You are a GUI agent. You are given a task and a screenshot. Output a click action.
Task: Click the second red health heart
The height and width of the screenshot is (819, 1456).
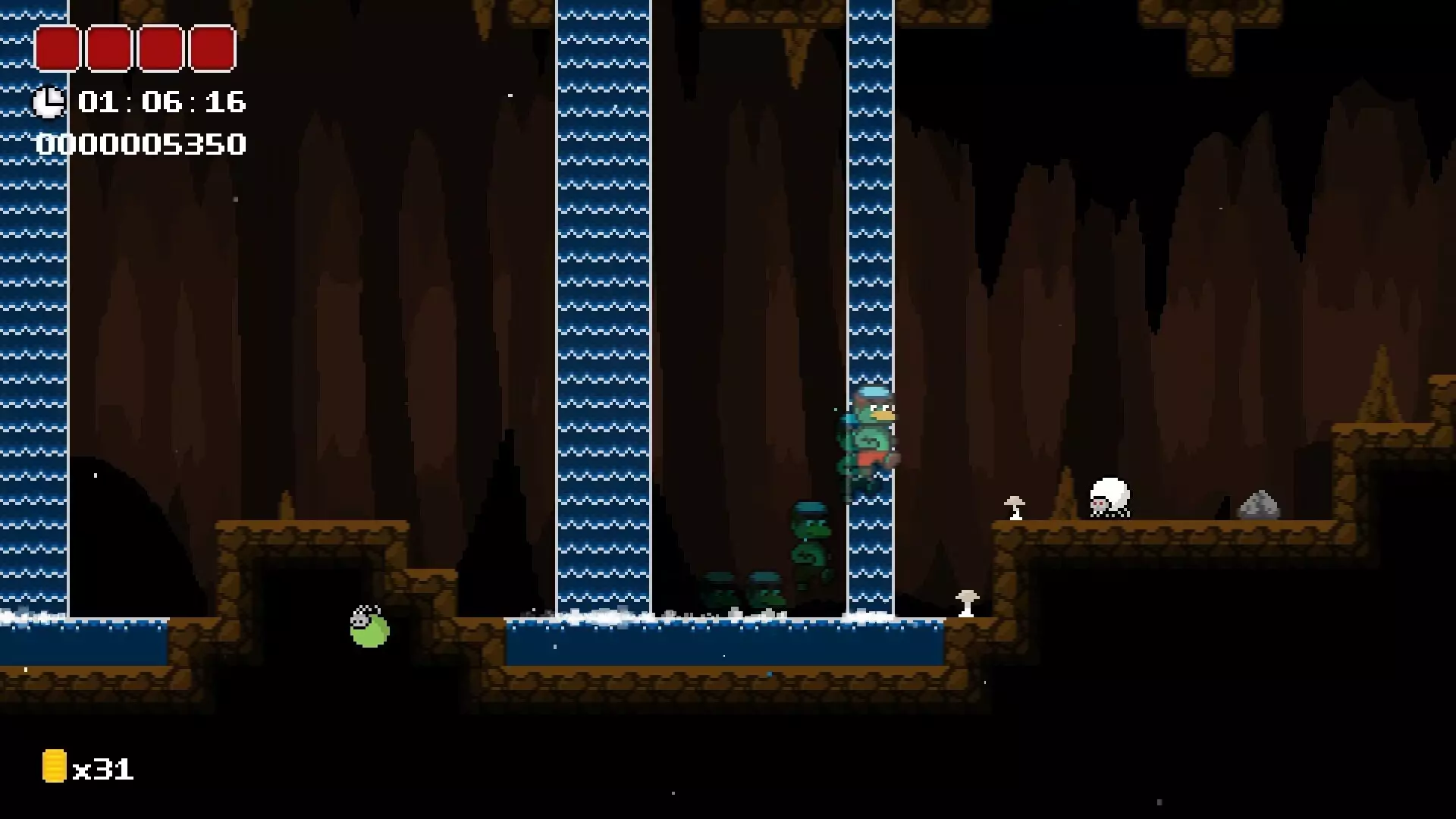tap(110, 49)
